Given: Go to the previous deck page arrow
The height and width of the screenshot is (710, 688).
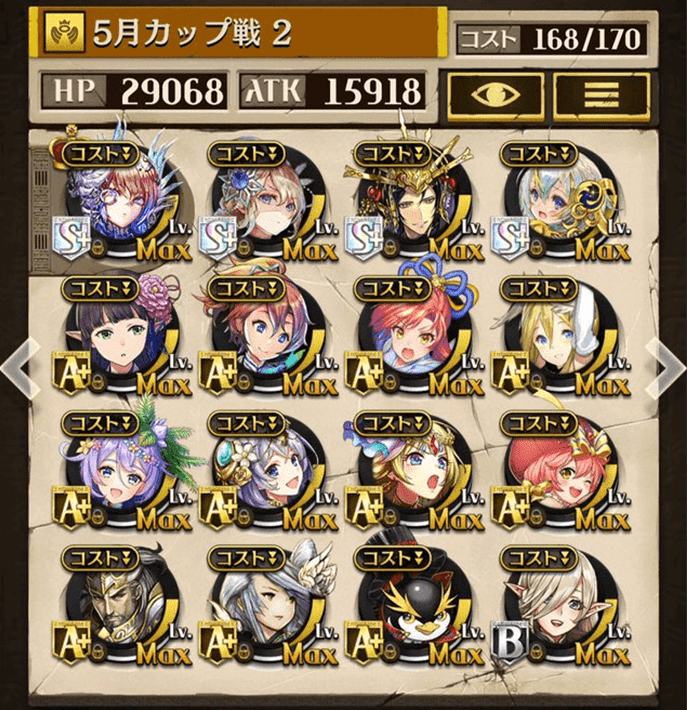Looking at the screenshot, I should (x=17, y=363).
